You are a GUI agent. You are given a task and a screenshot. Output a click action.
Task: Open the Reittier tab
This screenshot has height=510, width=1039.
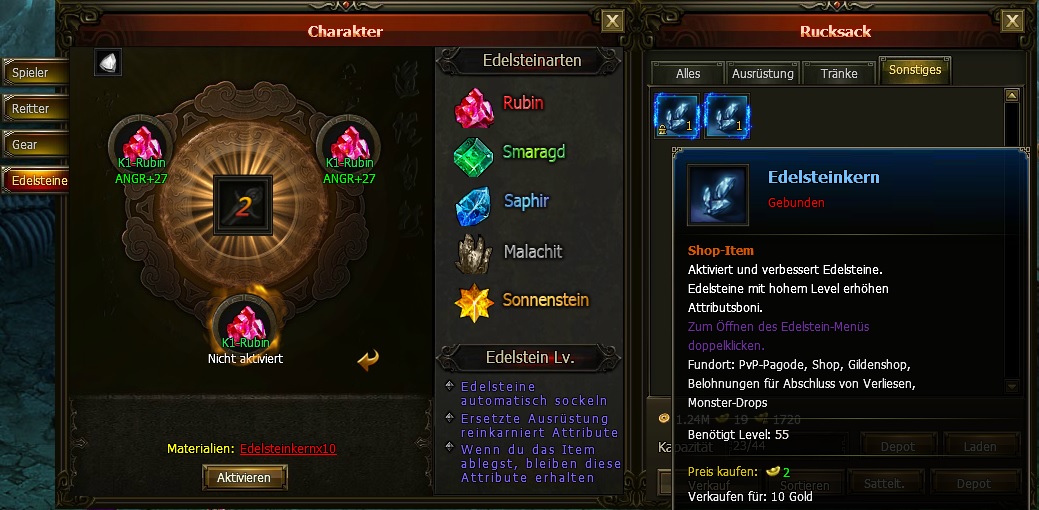click(x=31, y=109)
